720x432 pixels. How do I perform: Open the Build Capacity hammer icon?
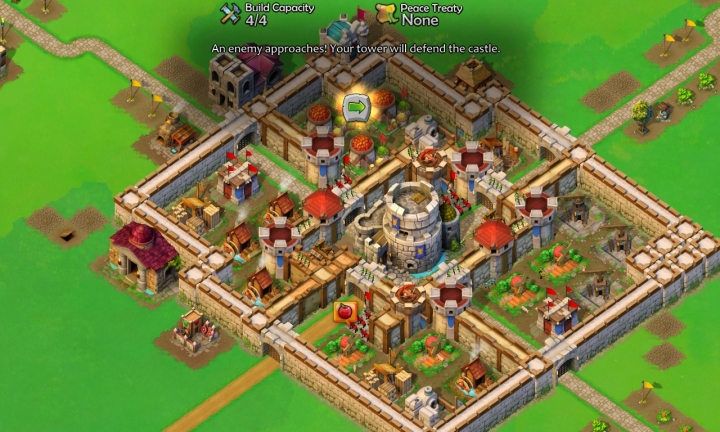tap(230, 13)
